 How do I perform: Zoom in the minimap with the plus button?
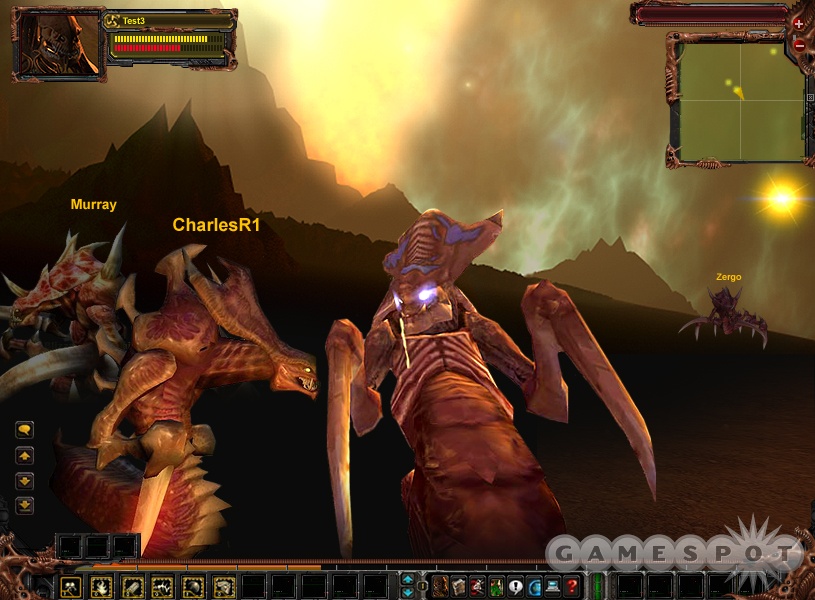[798, 23]
